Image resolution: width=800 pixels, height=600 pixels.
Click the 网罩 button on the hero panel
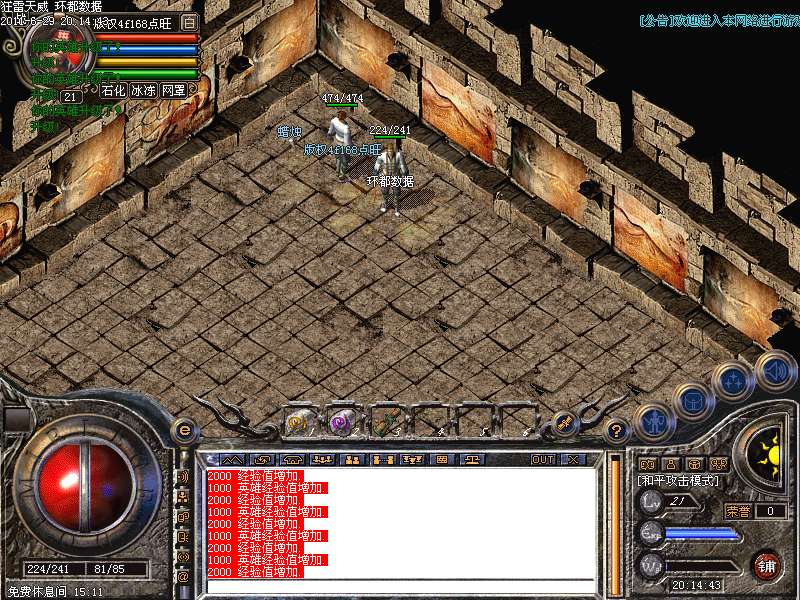point(174,90)
